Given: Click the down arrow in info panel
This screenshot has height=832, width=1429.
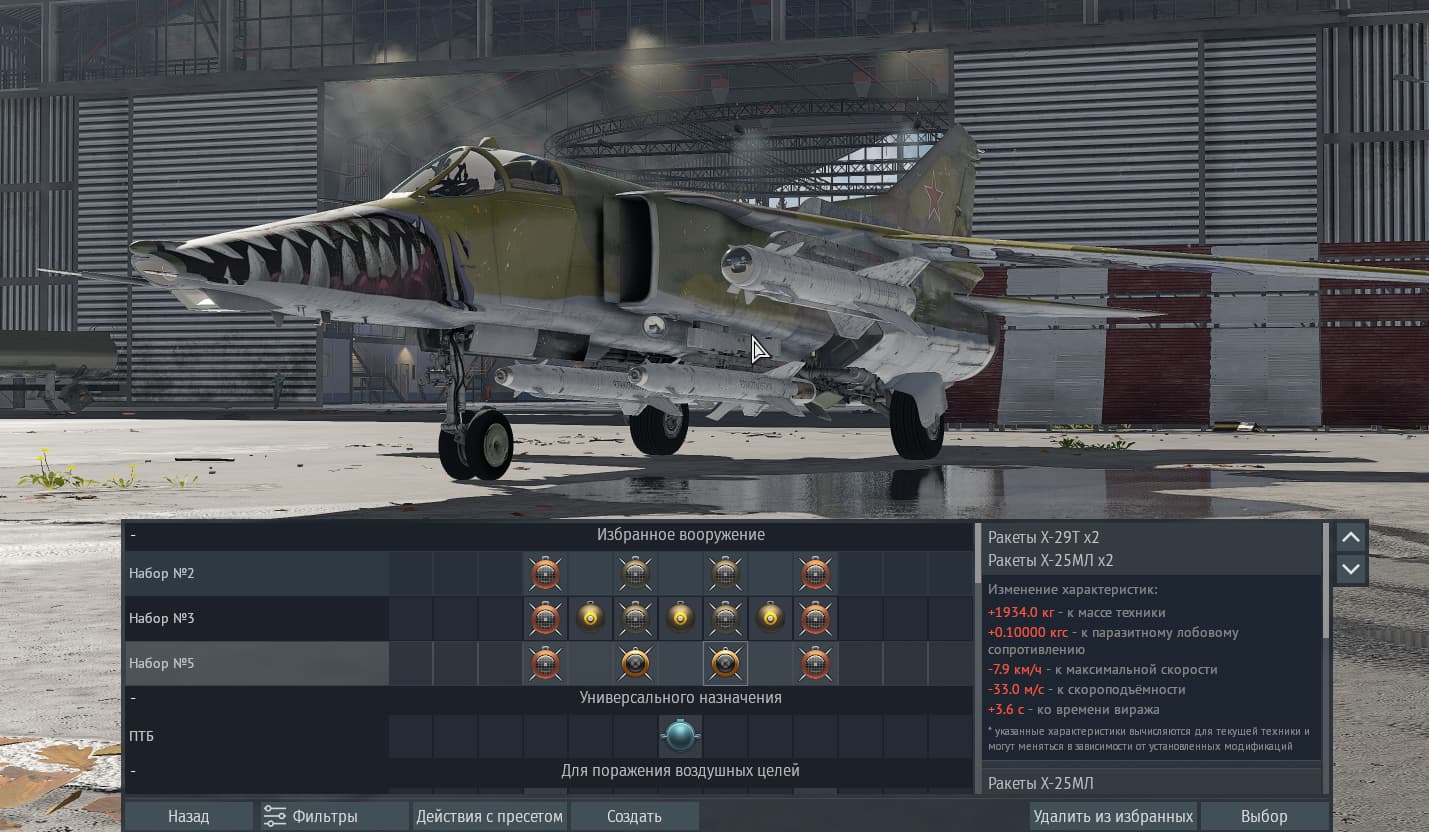Looking at the screenshot, I should click(x=1351, y=568).
